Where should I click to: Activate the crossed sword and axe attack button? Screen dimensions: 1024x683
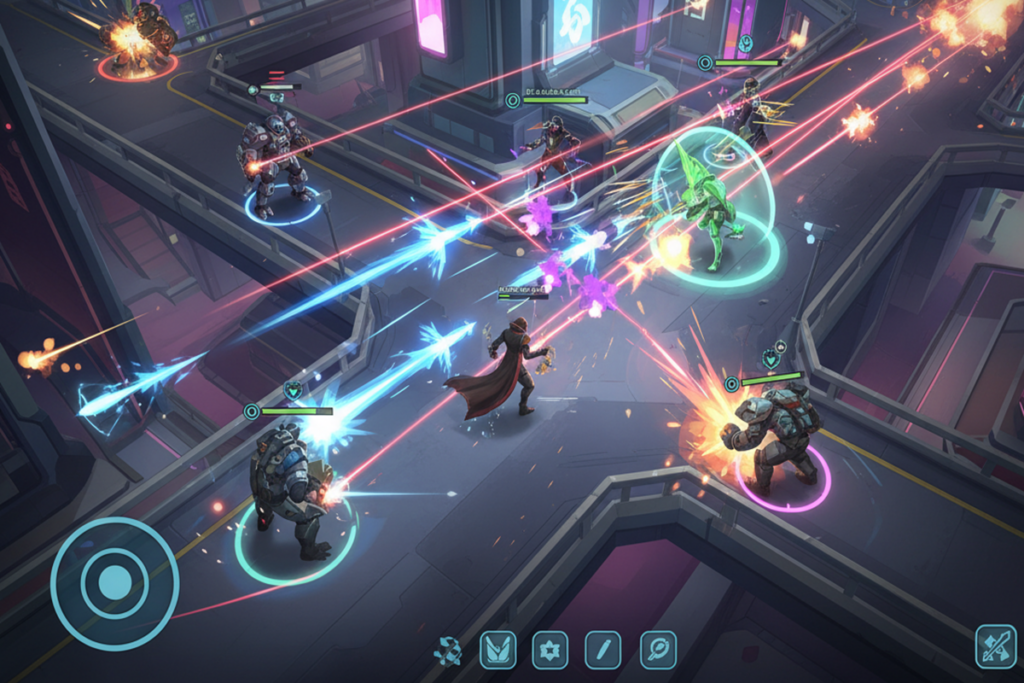[x=995, y=646]
